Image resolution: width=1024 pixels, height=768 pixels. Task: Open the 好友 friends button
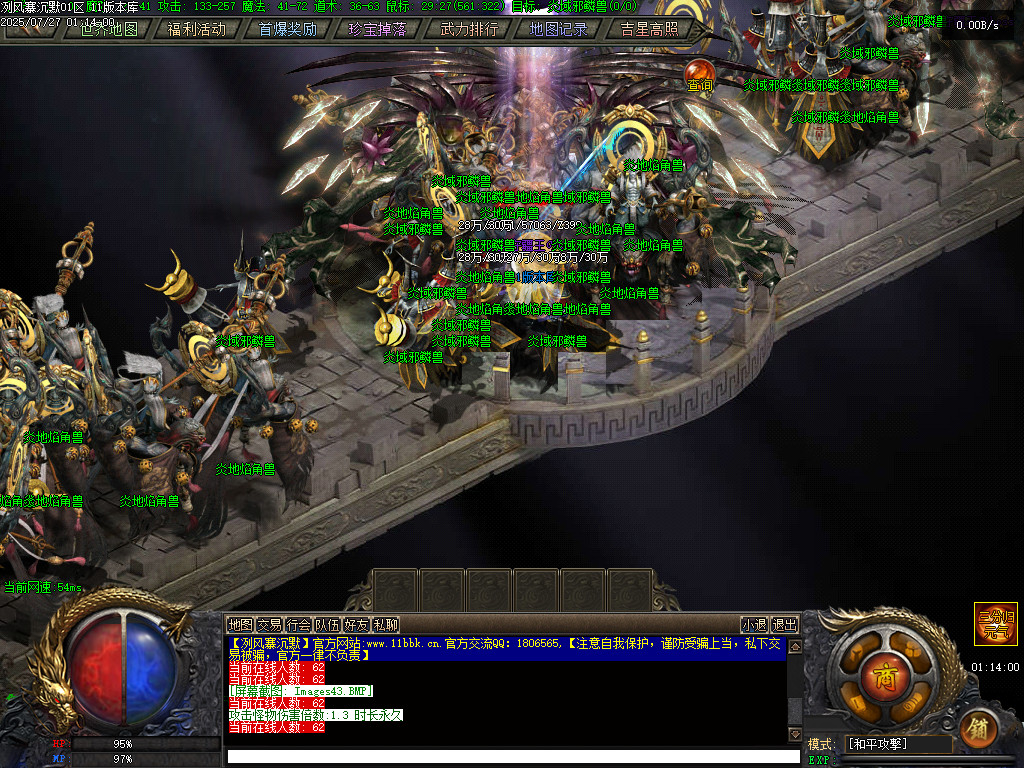(357, 625)
